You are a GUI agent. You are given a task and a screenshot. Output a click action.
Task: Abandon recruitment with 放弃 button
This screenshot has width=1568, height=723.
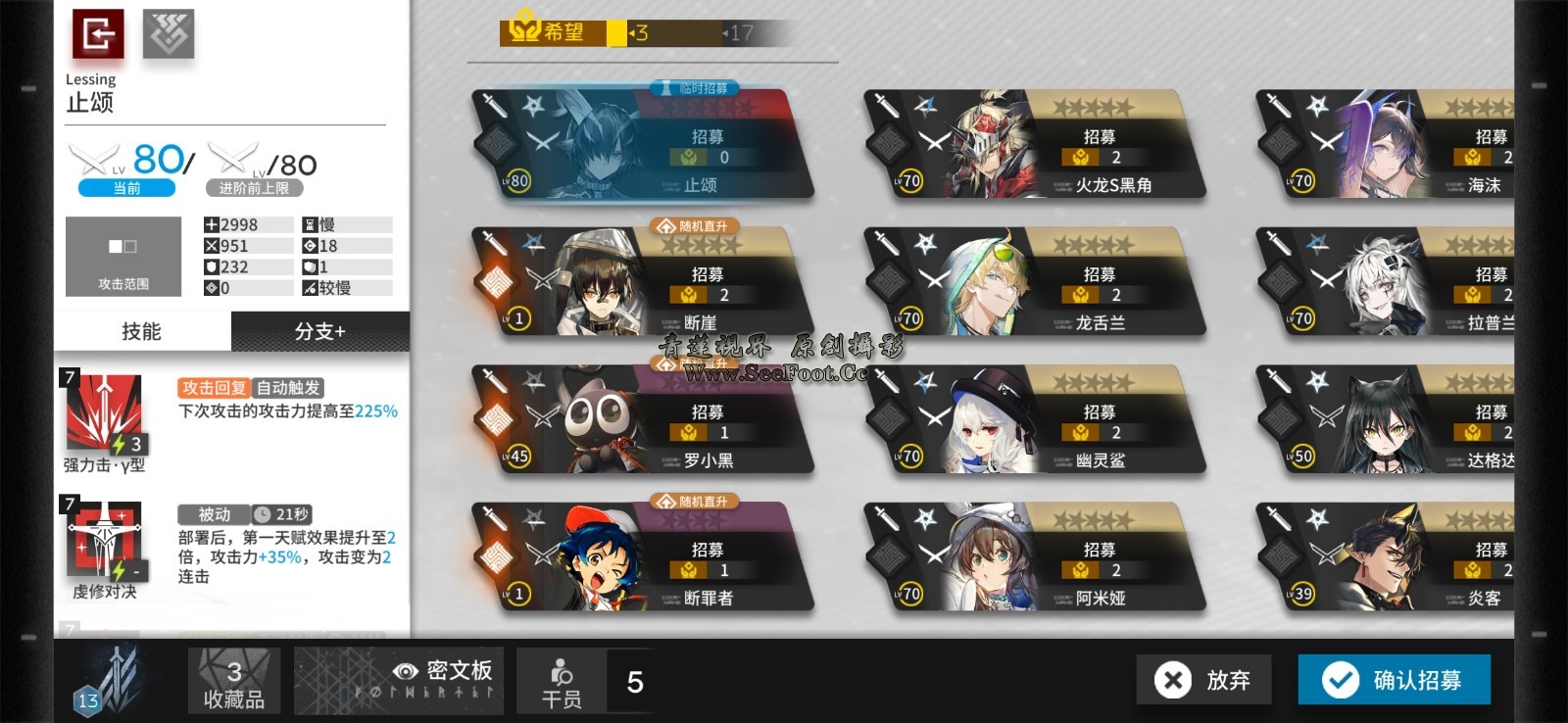tap(1203, 679)
